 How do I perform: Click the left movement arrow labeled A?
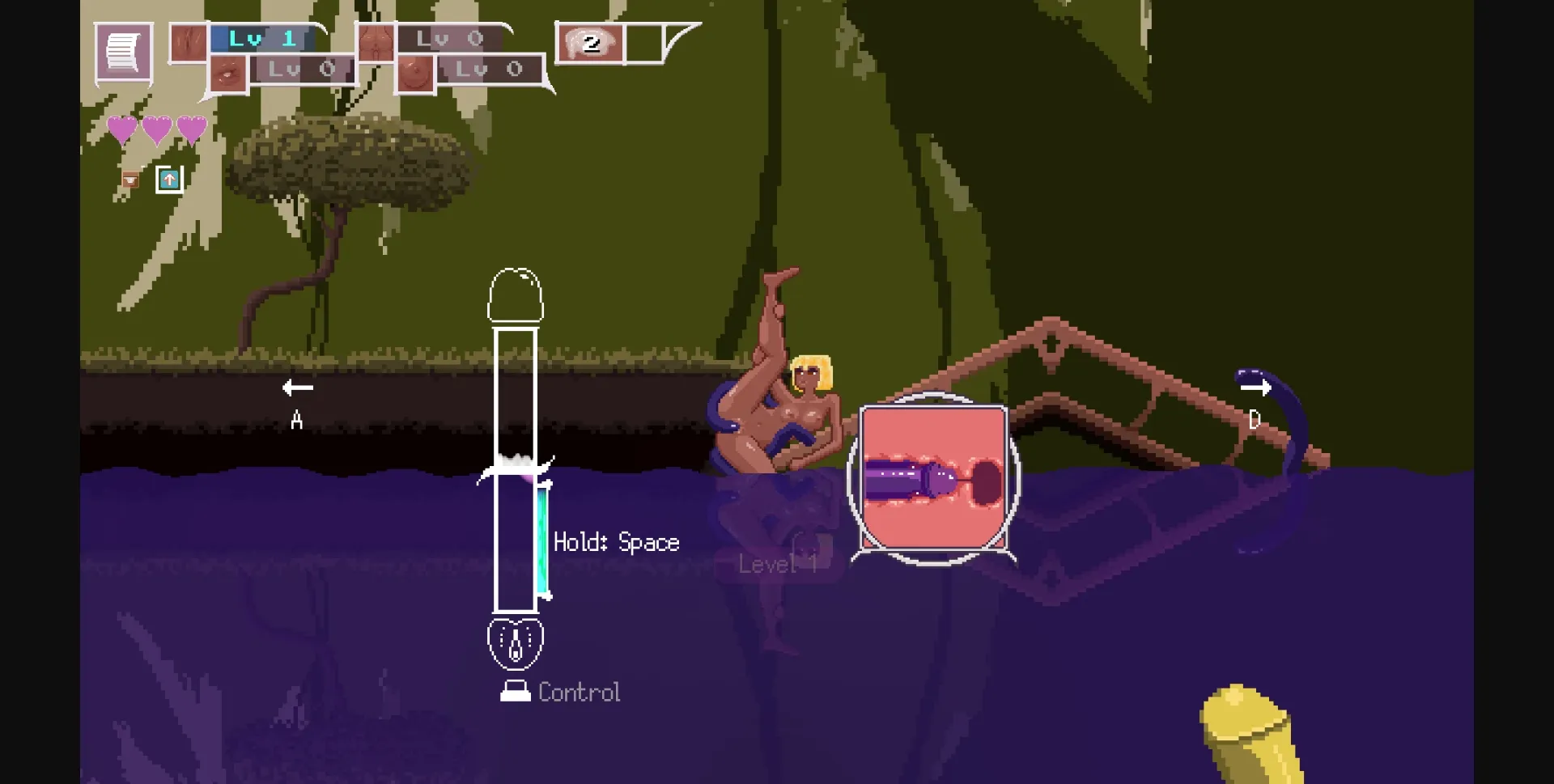click(x=298, y=388)
